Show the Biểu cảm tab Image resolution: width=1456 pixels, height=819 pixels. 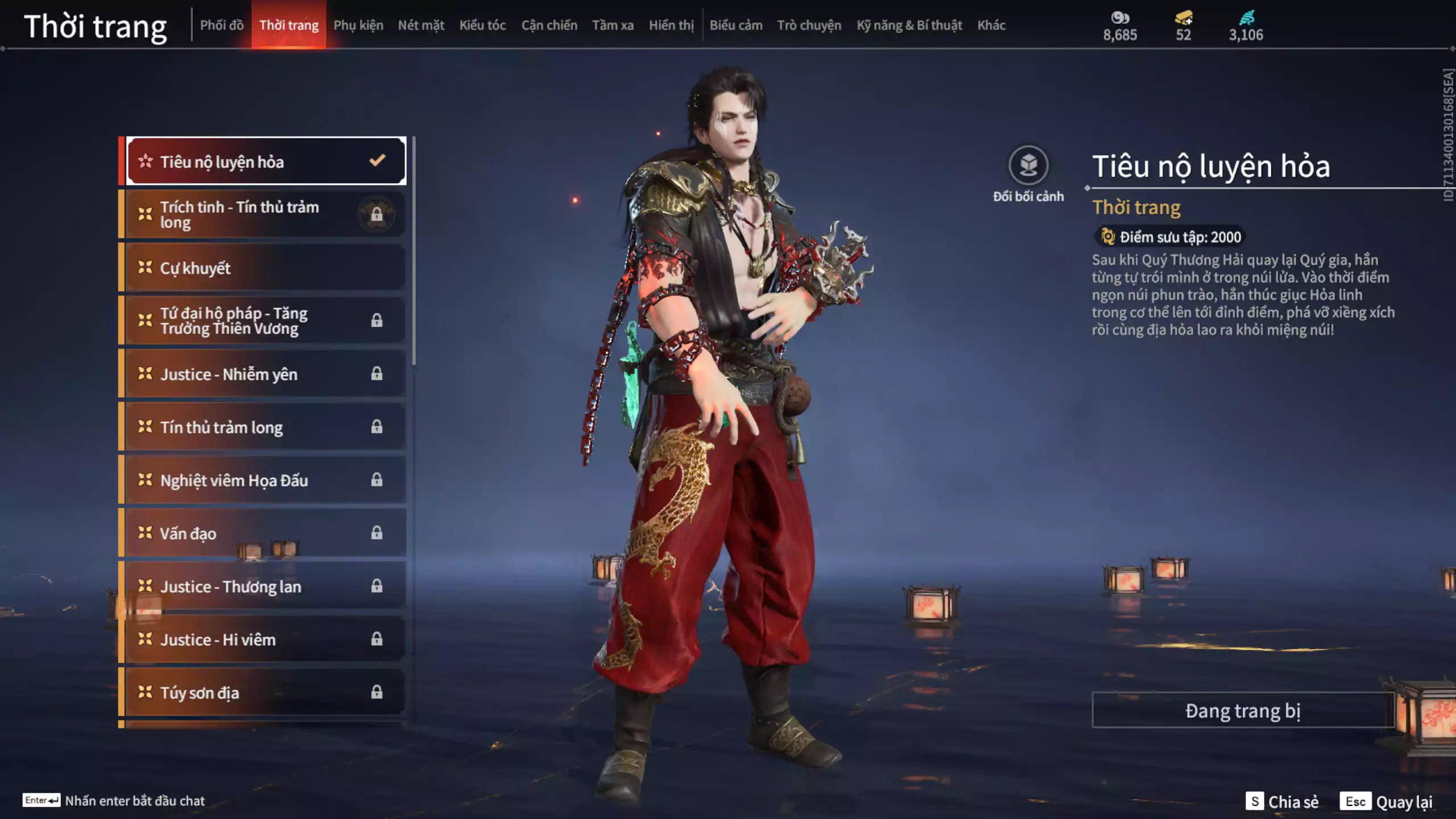735,25
